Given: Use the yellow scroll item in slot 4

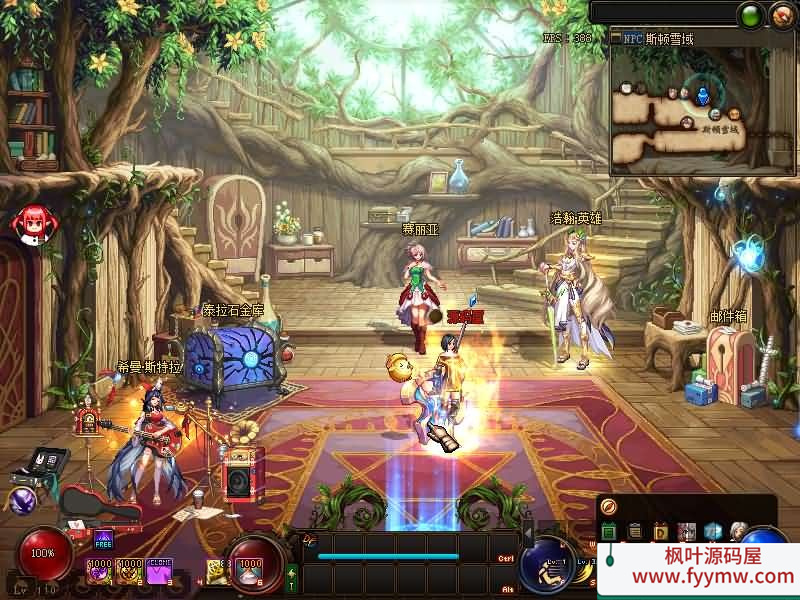Looking at the screenshot, I should pos(217,571).
